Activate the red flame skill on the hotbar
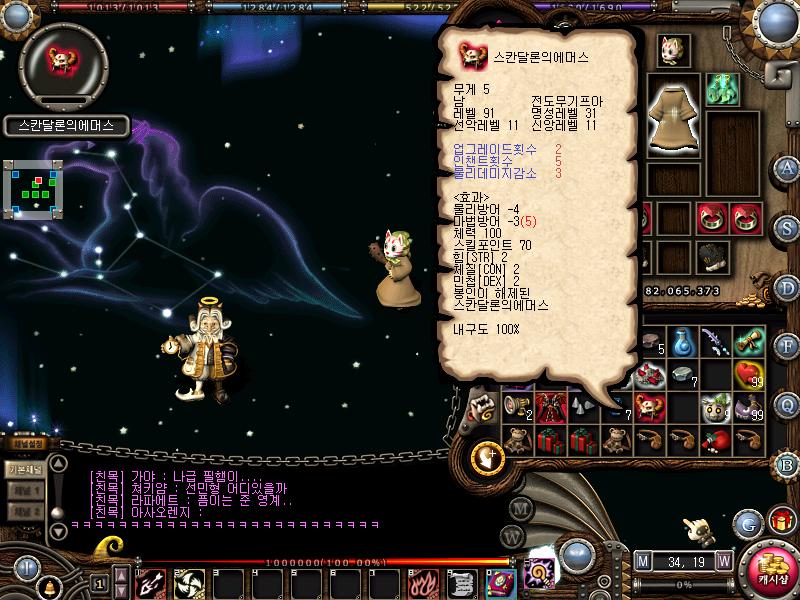The height and width of the screenshot is (600, 800). pyautogui.click(x=422, y=581)
